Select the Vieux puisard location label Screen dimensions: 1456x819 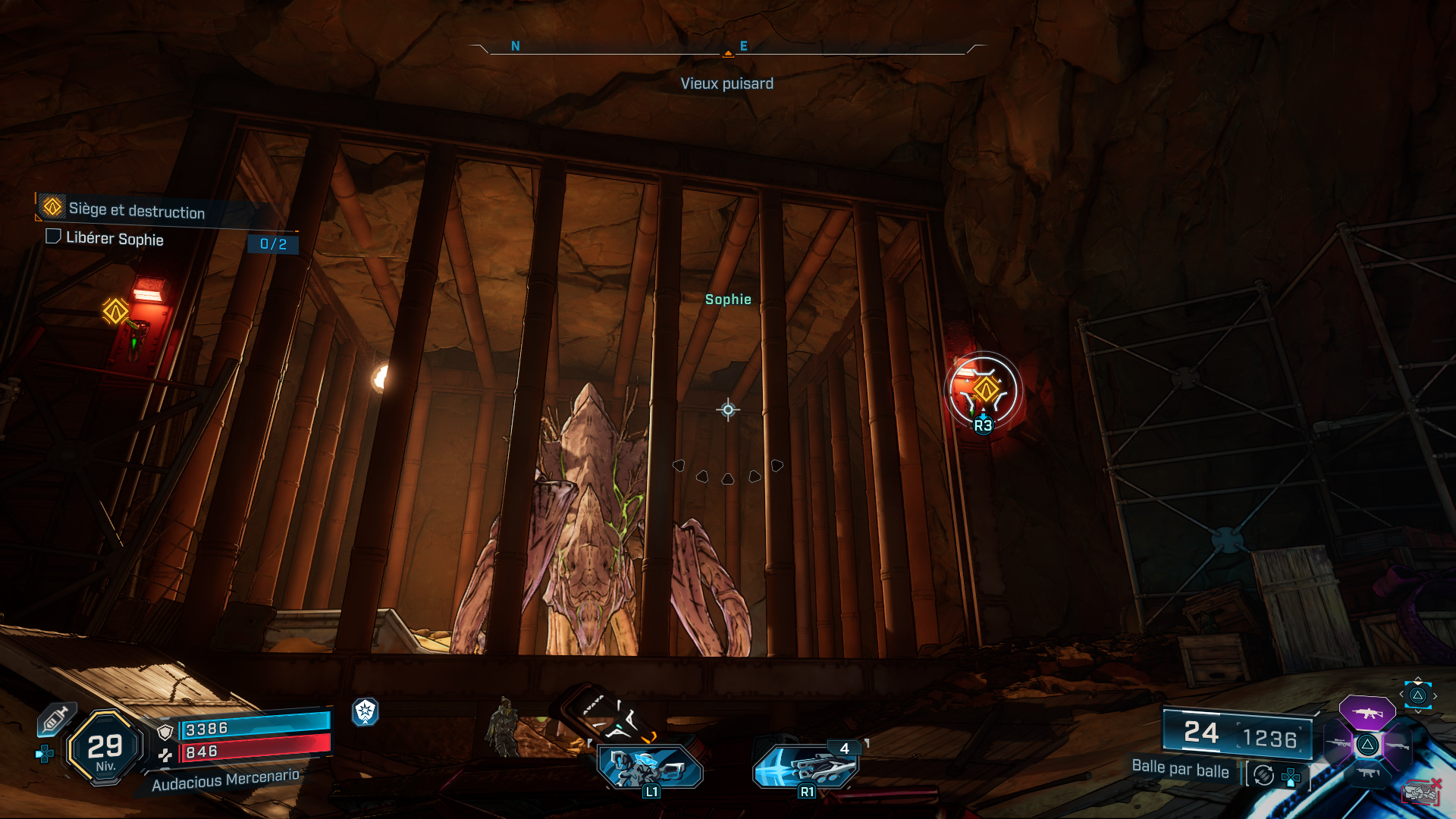point(728,83)
